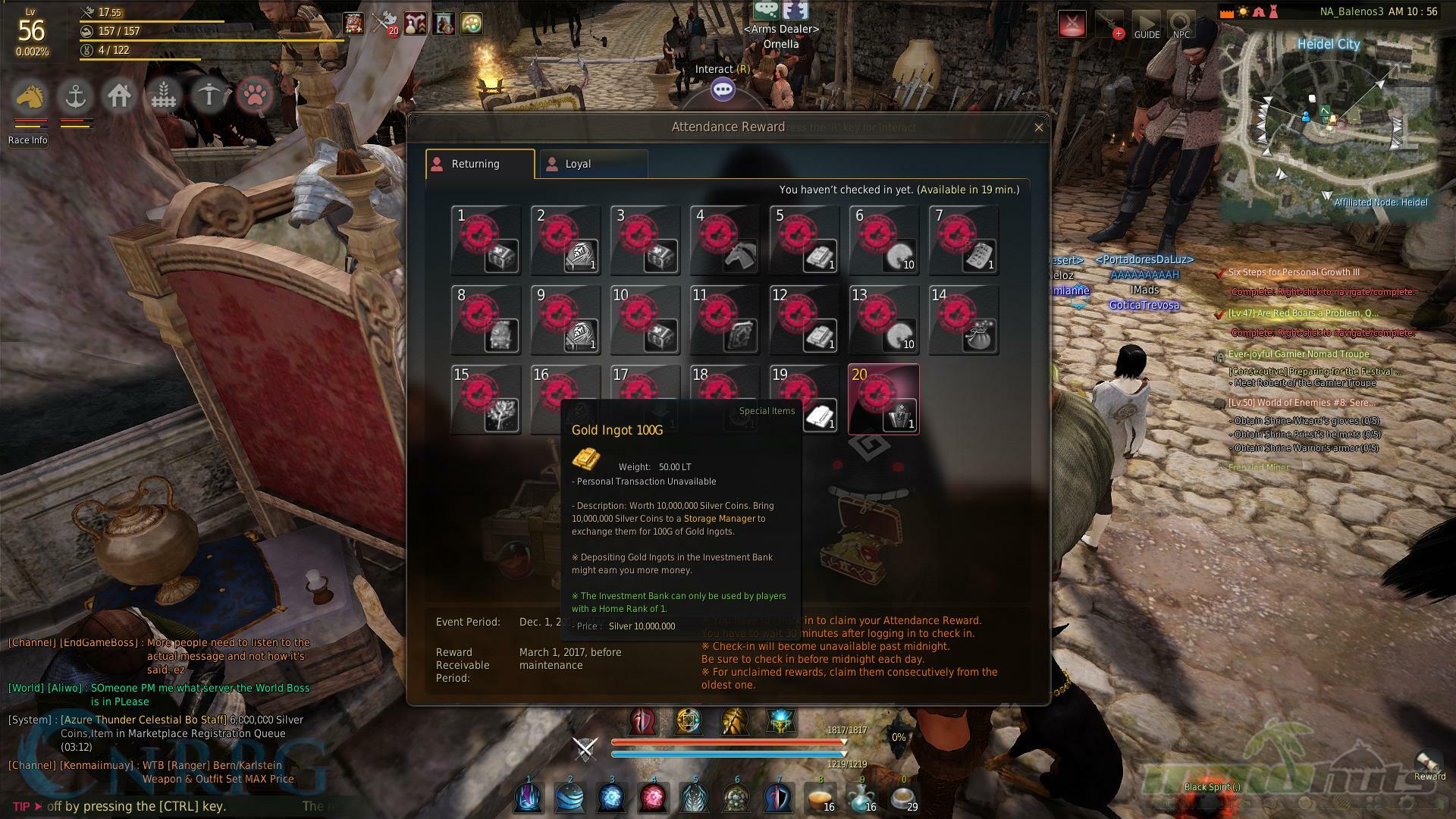Open the horse mount icon
The height and width of the screenshot is (819, 1456).
pos(30,96)
